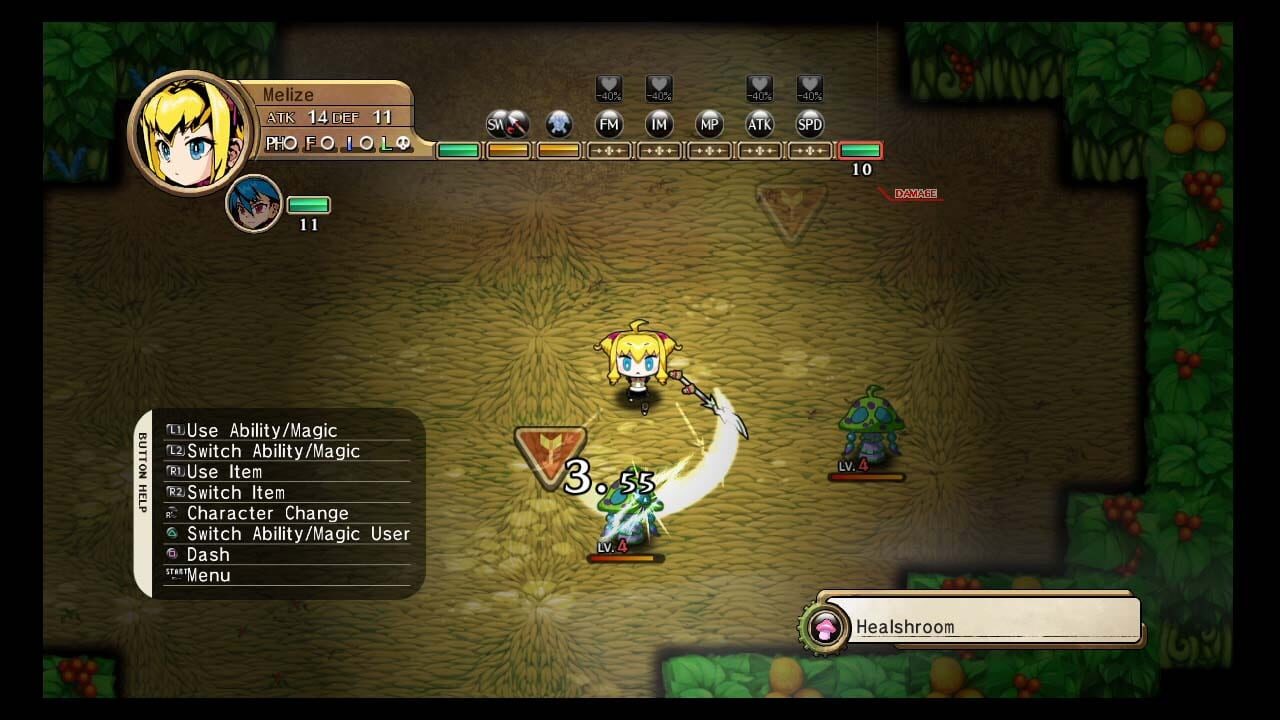Click the ATK buff icon
Image resolution: width=1280 pixels, height=720 pixels.
pyautogui.click(x=760, y=124)
